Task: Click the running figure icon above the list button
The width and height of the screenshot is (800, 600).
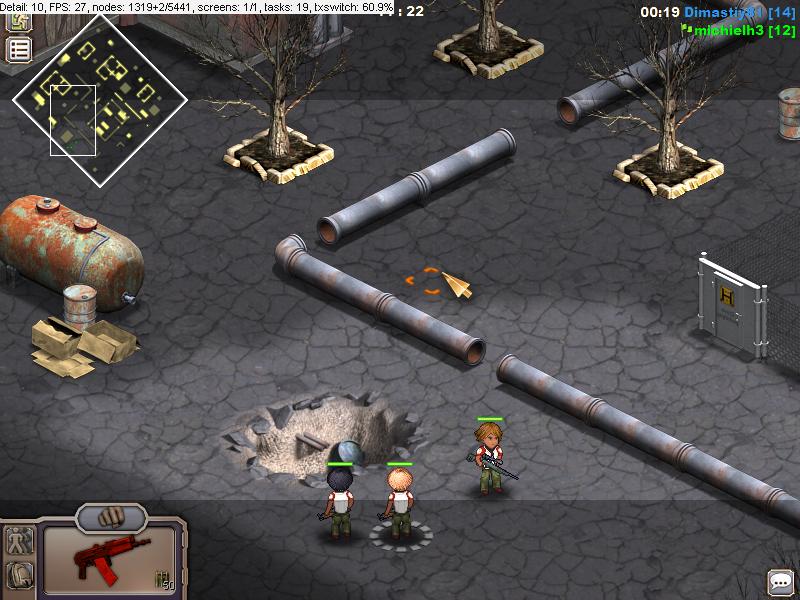Action: [x=19, y=22]
